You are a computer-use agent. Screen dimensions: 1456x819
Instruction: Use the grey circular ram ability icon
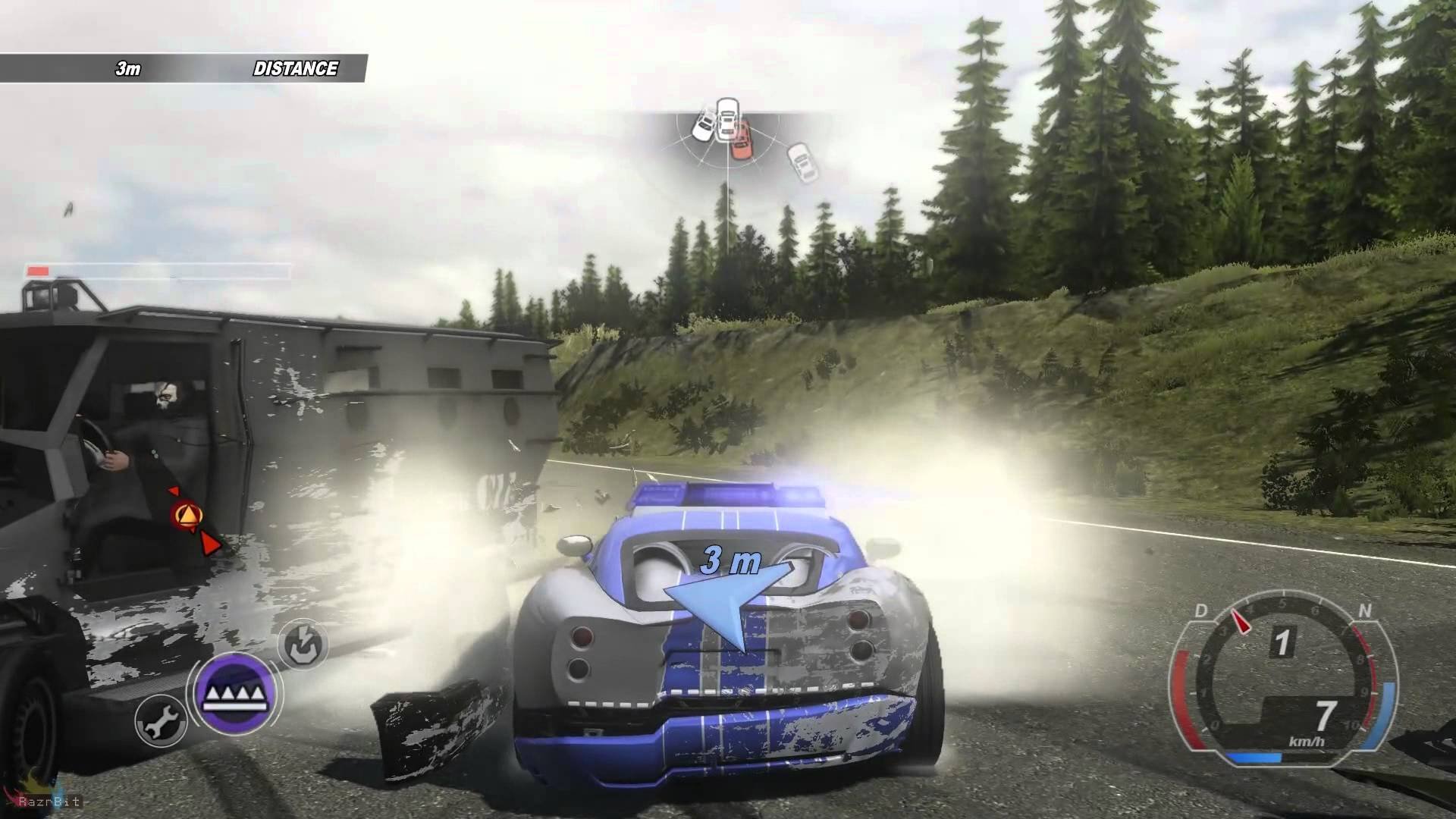(x=303, y=645)
